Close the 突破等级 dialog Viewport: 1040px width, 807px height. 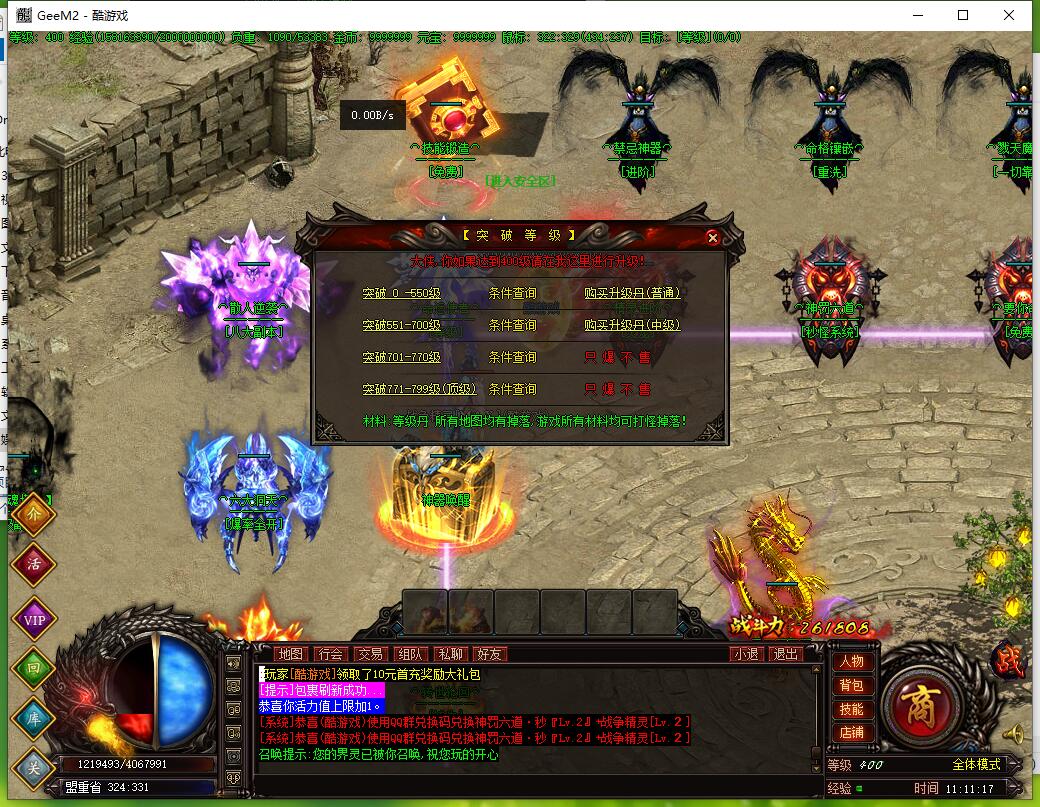coord(712,237)
